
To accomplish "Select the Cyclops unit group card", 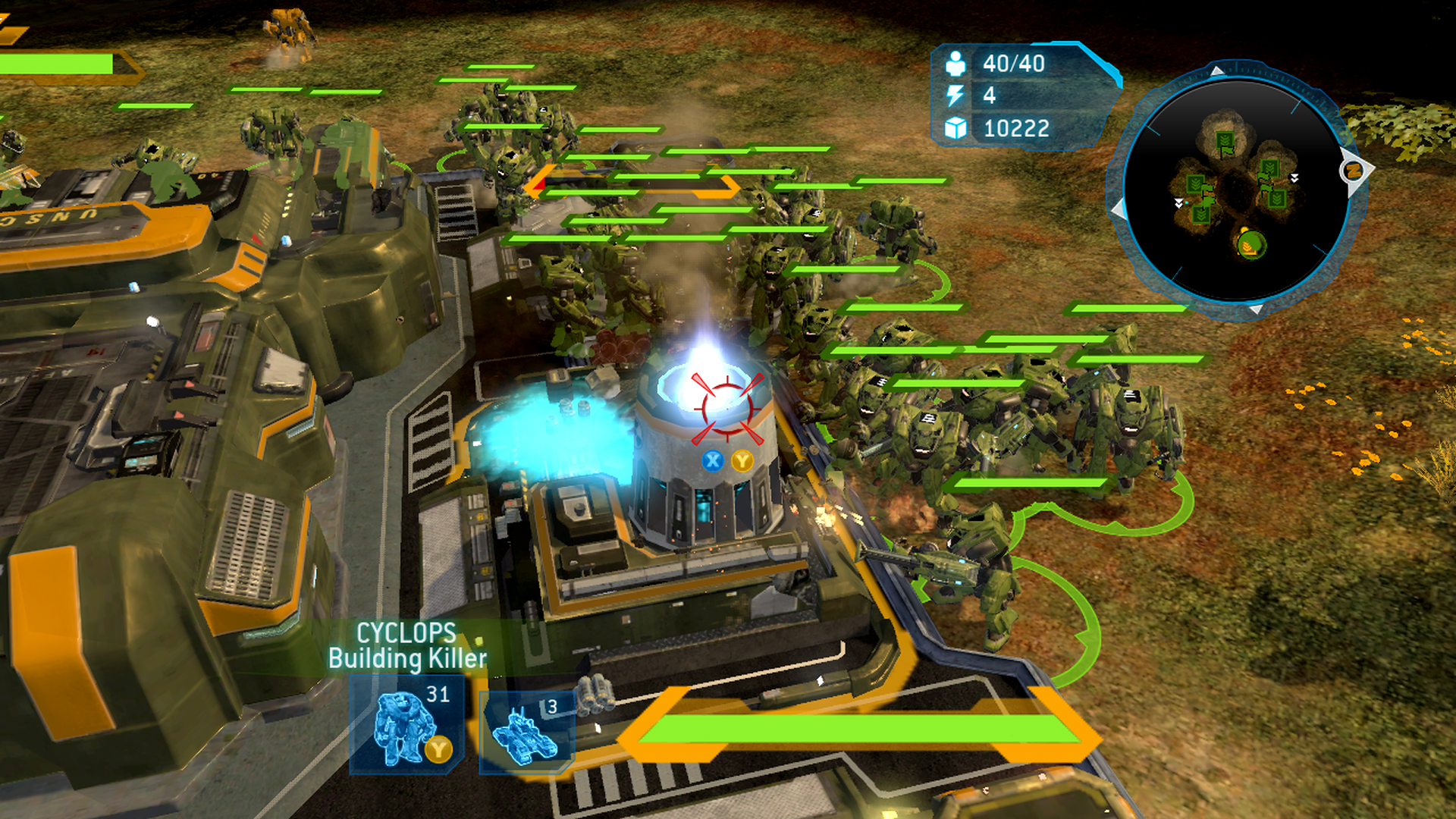I will pos(406,723).
